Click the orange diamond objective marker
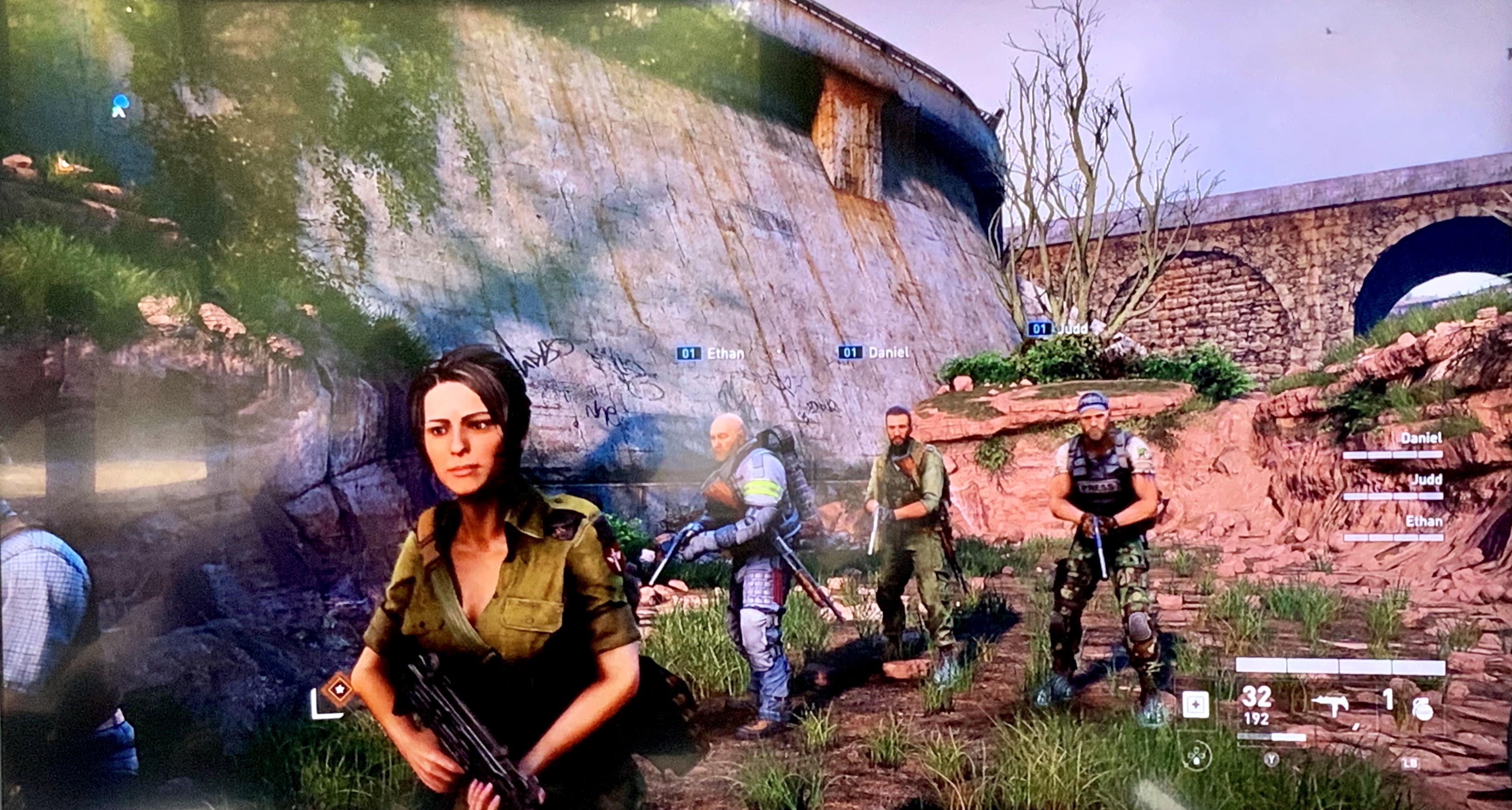1512x810 pixels. point(339,688)
